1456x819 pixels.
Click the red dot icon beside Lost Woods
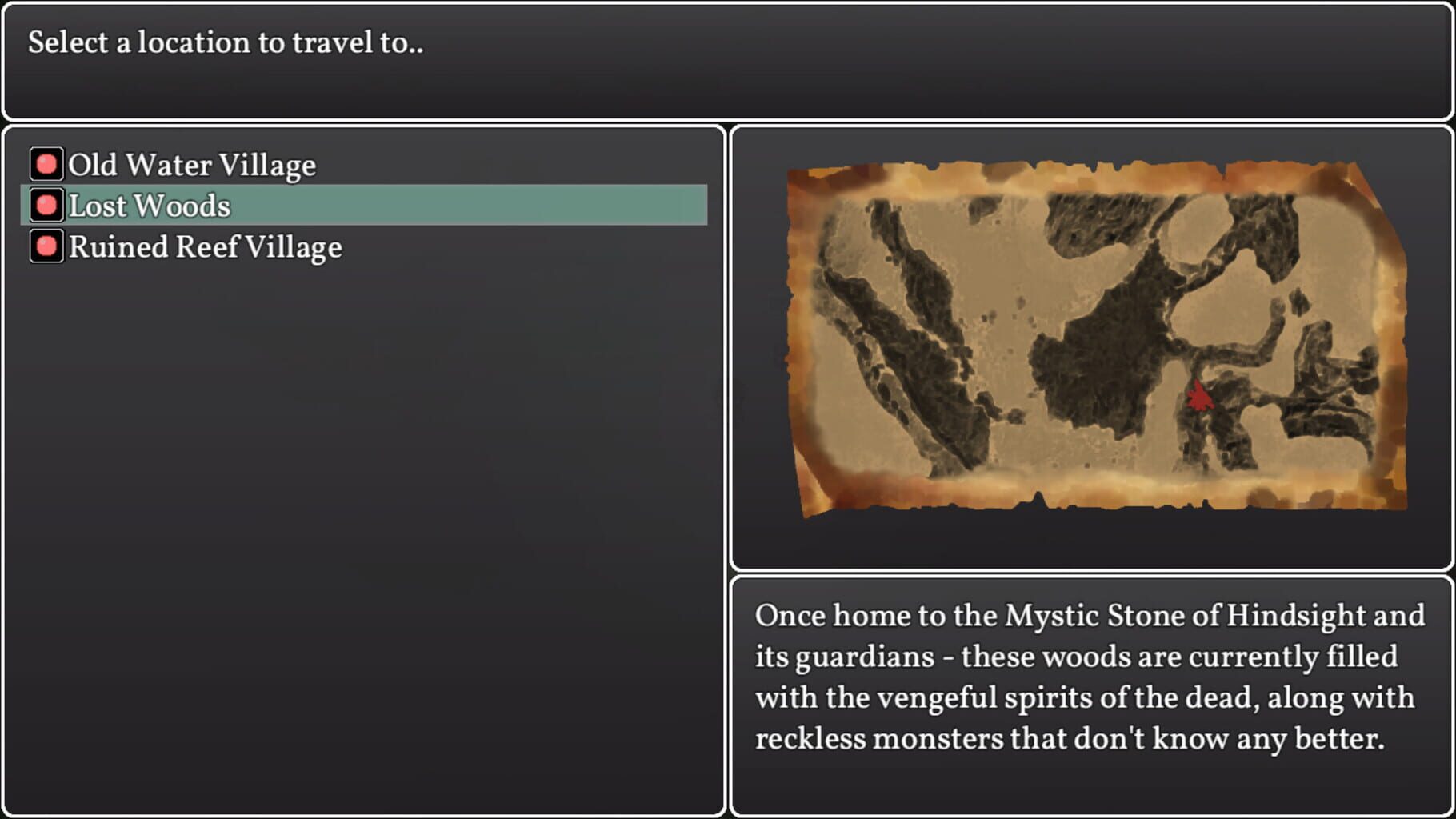pyautogui.click(x=46, y=206)
